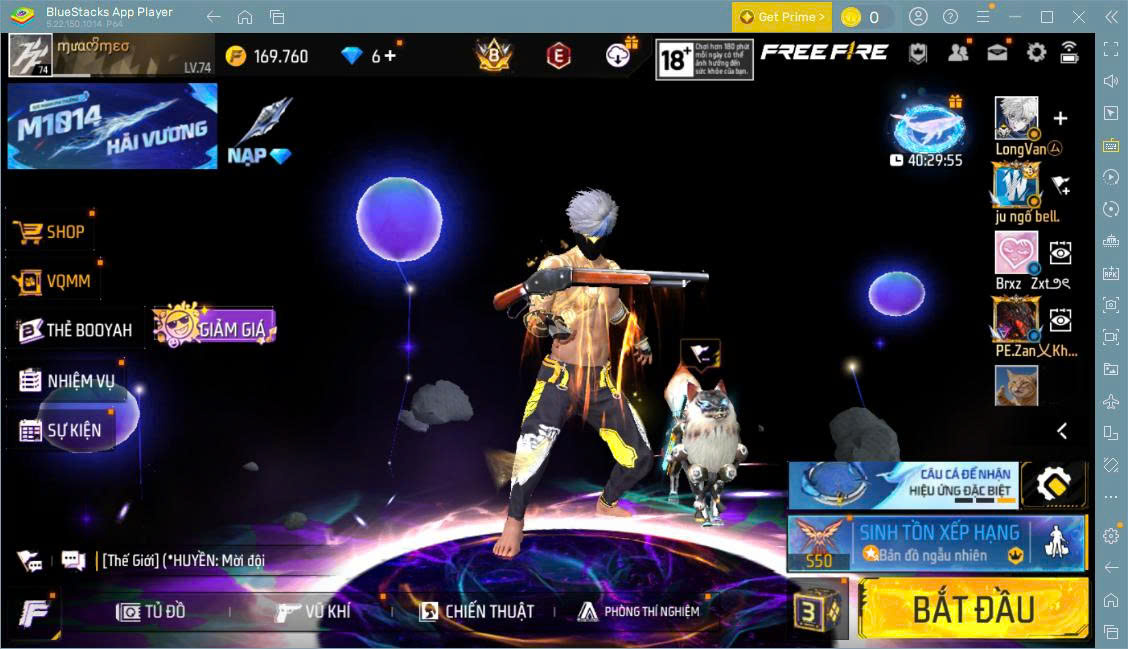This screenshot has height=649, width=1128.
Task: Start the match with BẮT ĐẦU
Action: pos(972,607)
